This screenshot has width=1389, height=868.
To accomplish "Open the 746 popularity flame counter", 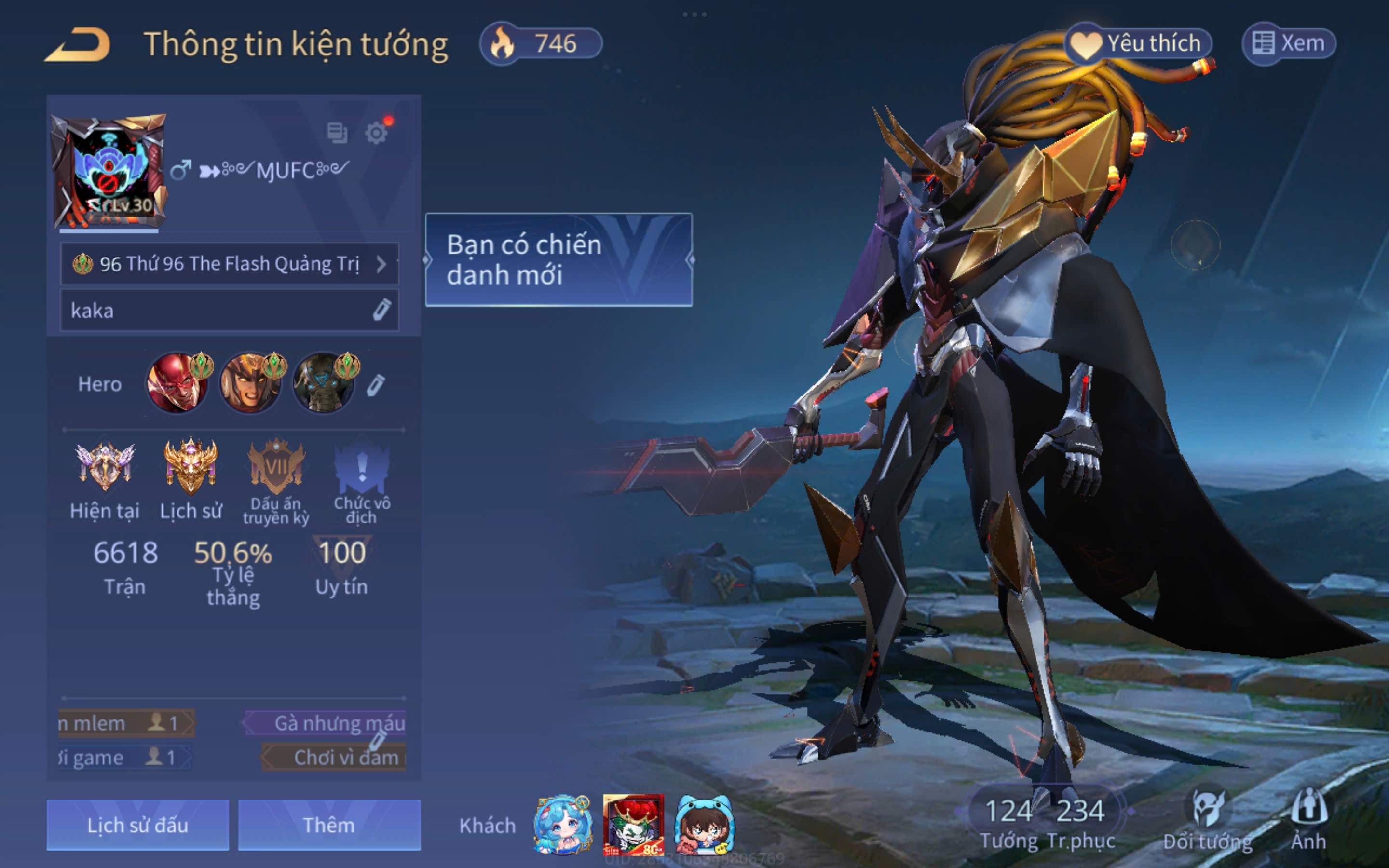I will coord(541,43).
